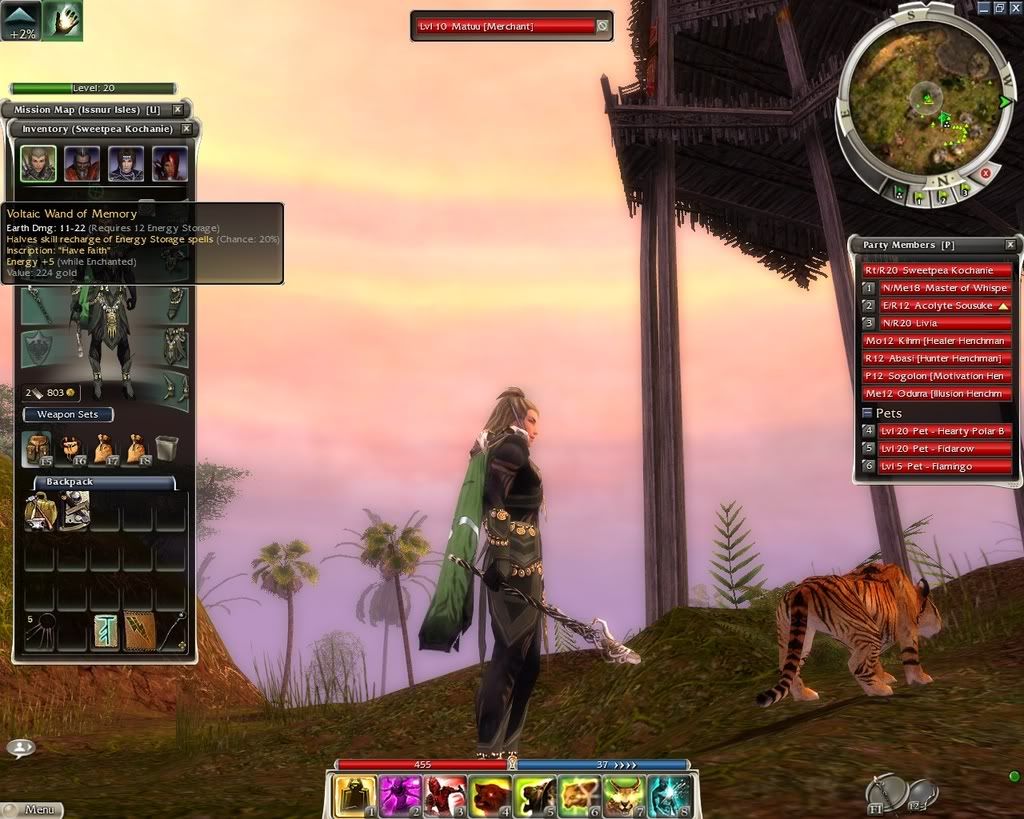Use the purple skill in slot 2
This screenshot has width=1024, height=819.
(399, 797)
